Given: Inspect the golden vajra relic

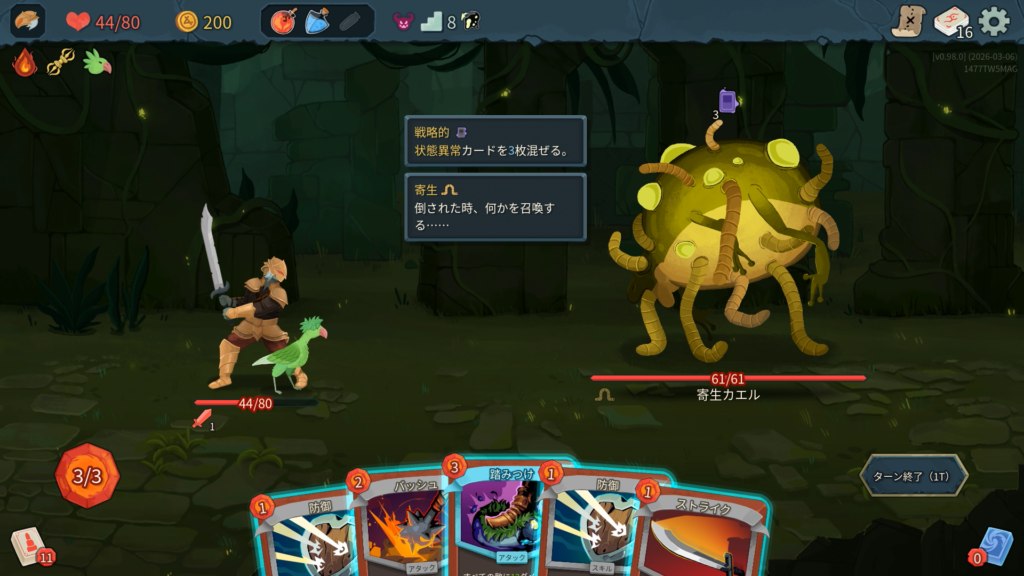Looking at the screenshot, I should pyautogui.click(x=61, y=63).
